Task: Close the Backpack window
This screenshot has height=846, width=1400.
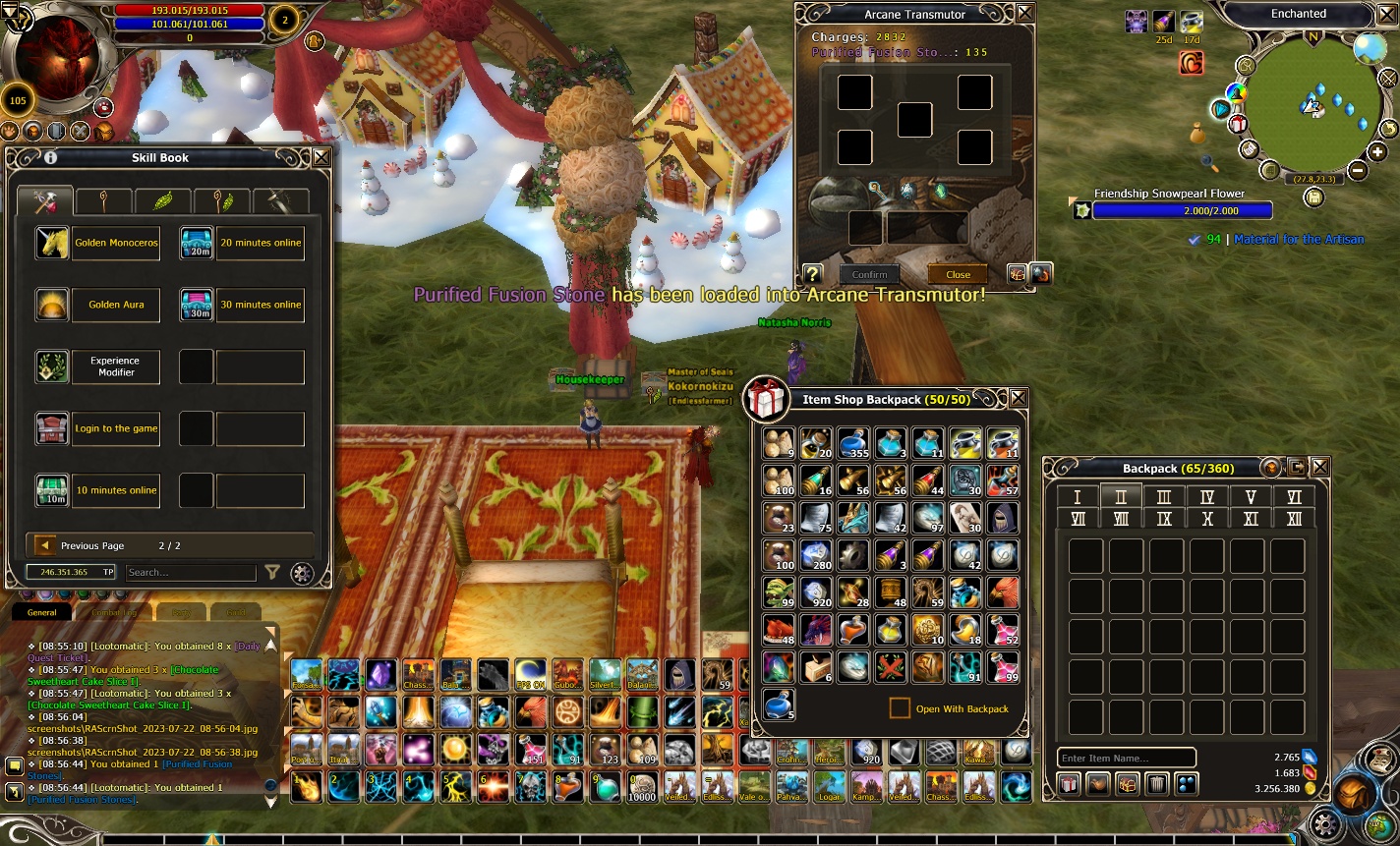Action: (x=1320, y=468)
